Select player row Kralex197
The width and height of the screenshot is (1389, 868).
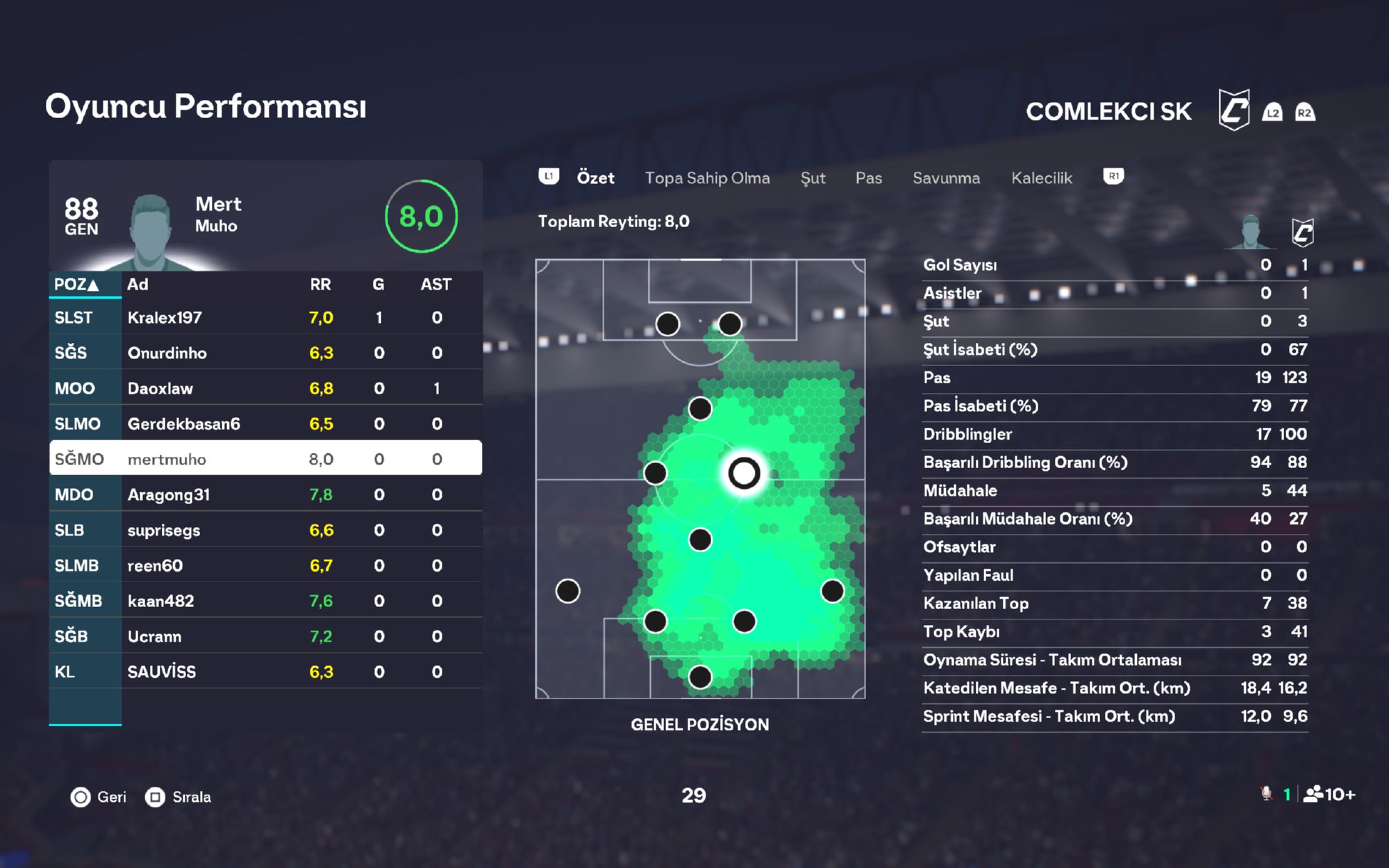[265, 318]
